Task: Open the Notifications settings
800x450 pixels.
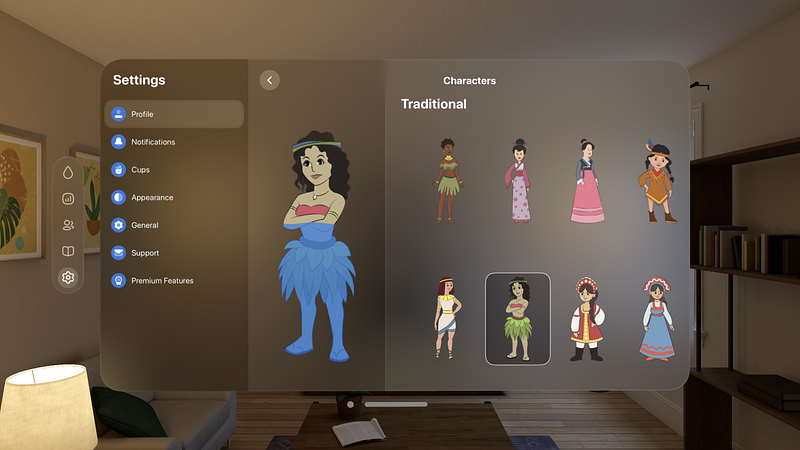Action: [x=173, y=142]
